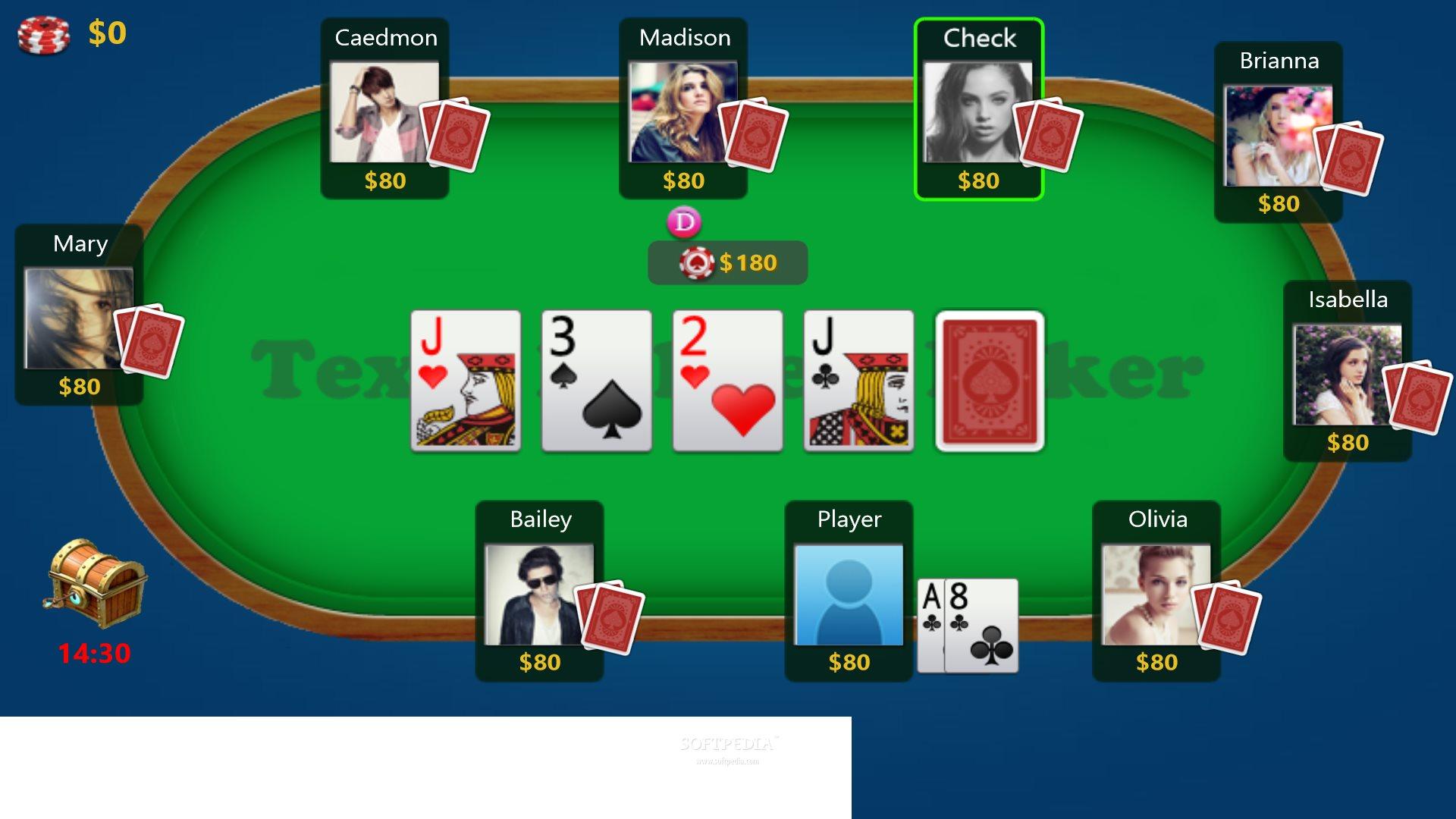This screenshot has height=819, width=1456.
Task: Select Olivia's player panel
Action: pyautogui.click(x=1156, y=592)
